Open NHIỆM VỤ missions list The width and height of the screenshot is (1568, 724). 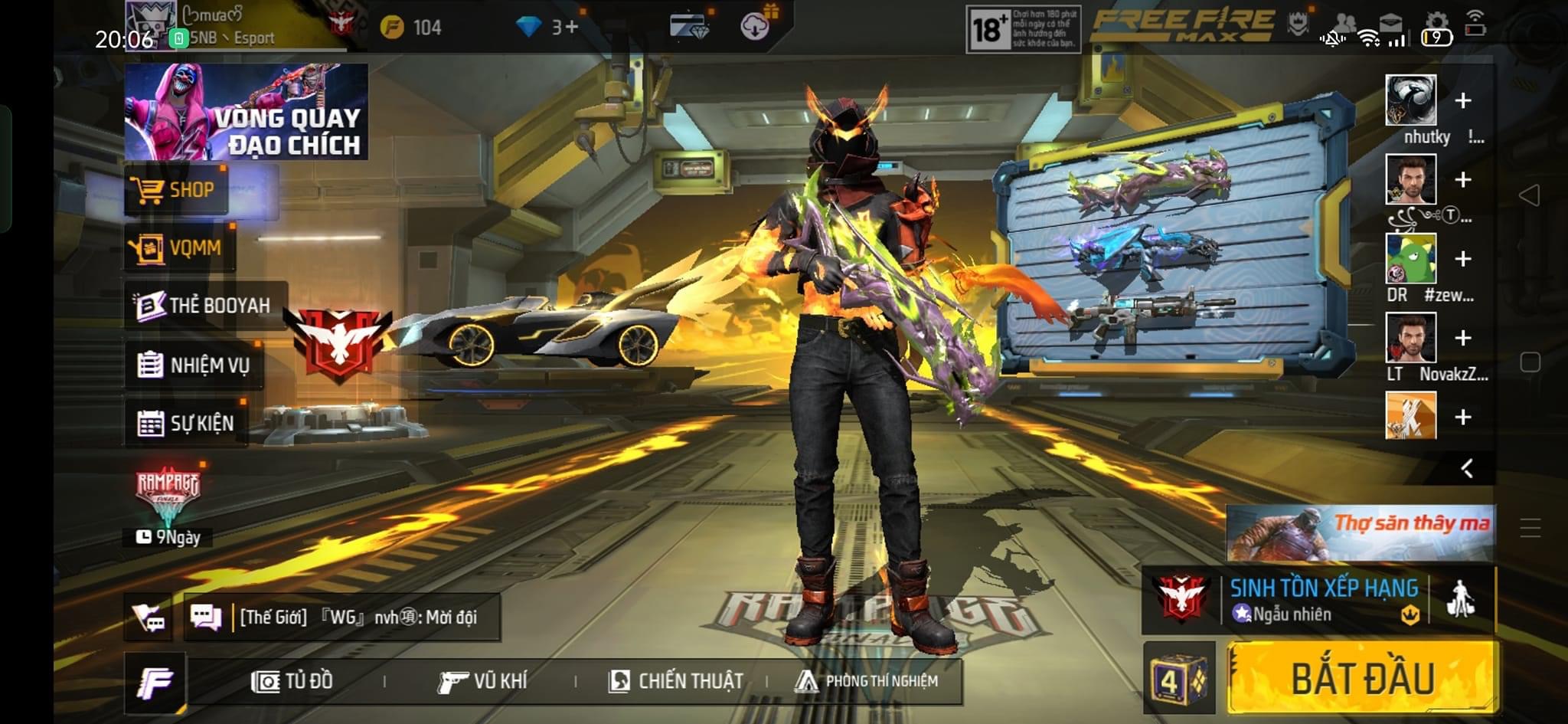pos(194,365)
